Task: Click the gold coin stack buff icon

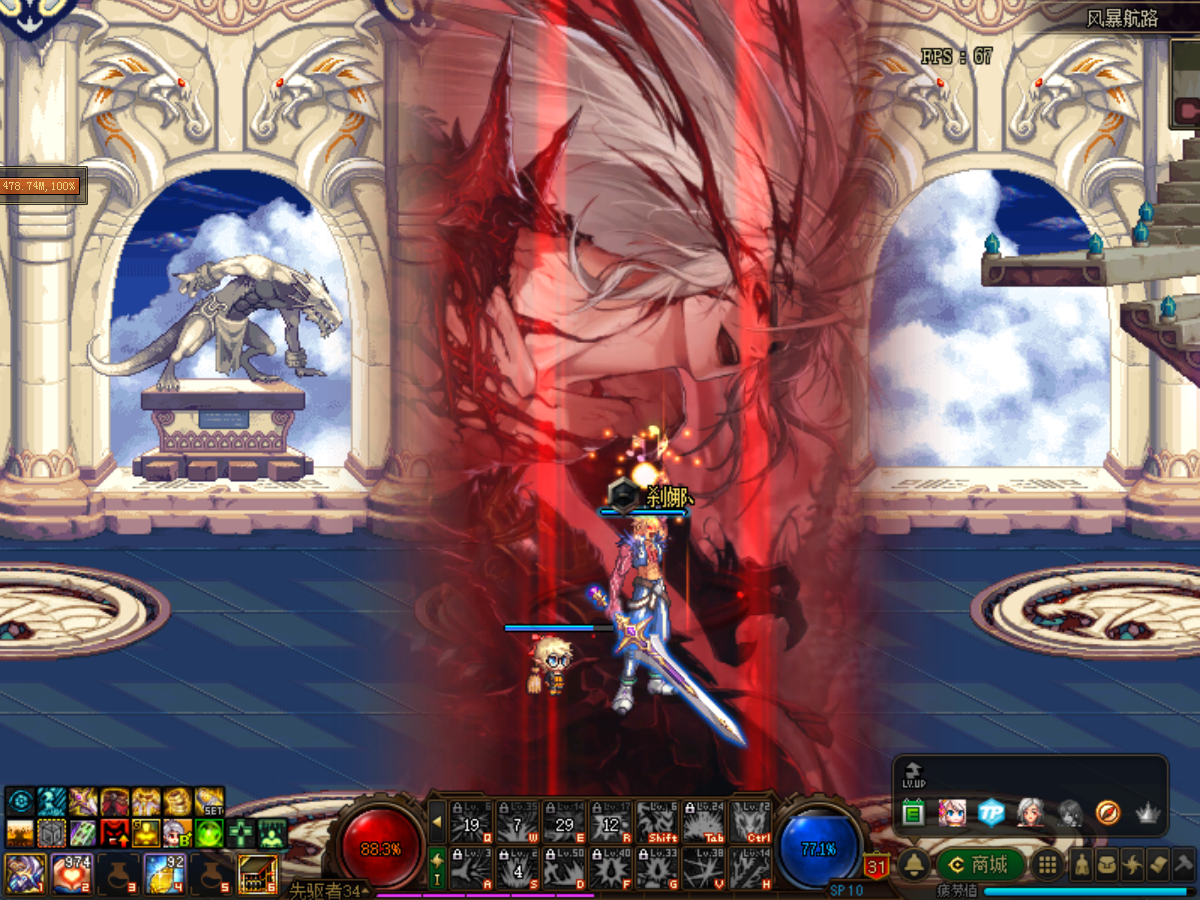Action: click(177, 801)
